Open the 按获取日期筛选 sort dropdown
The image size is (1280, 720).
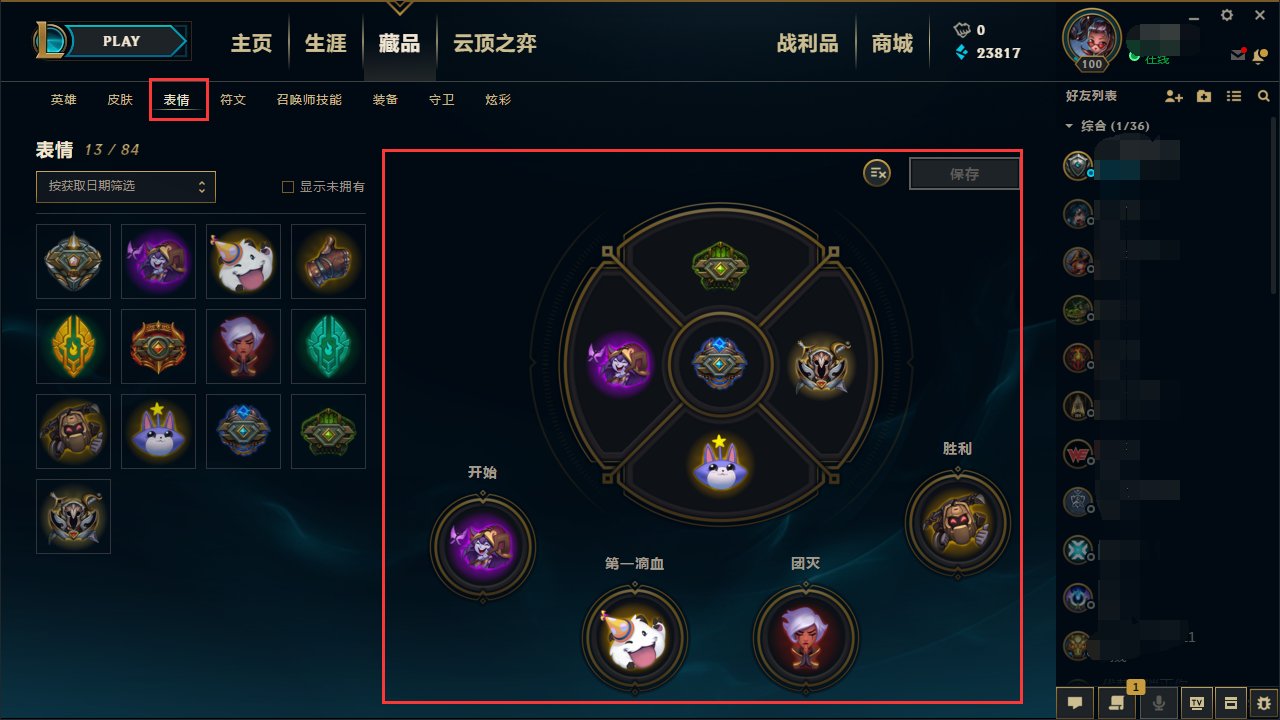(x=124, y=186)
